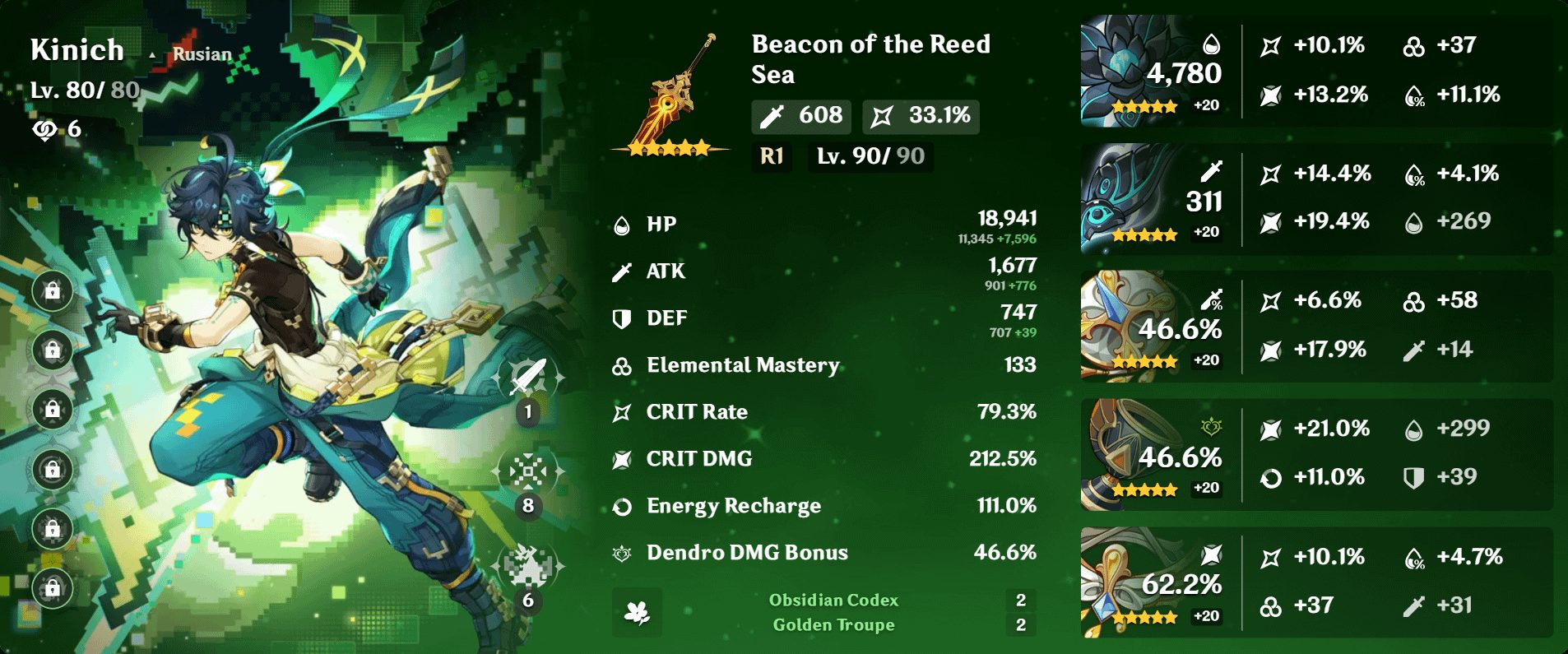Click the sword normal attack talent icon

coord(528,378)
